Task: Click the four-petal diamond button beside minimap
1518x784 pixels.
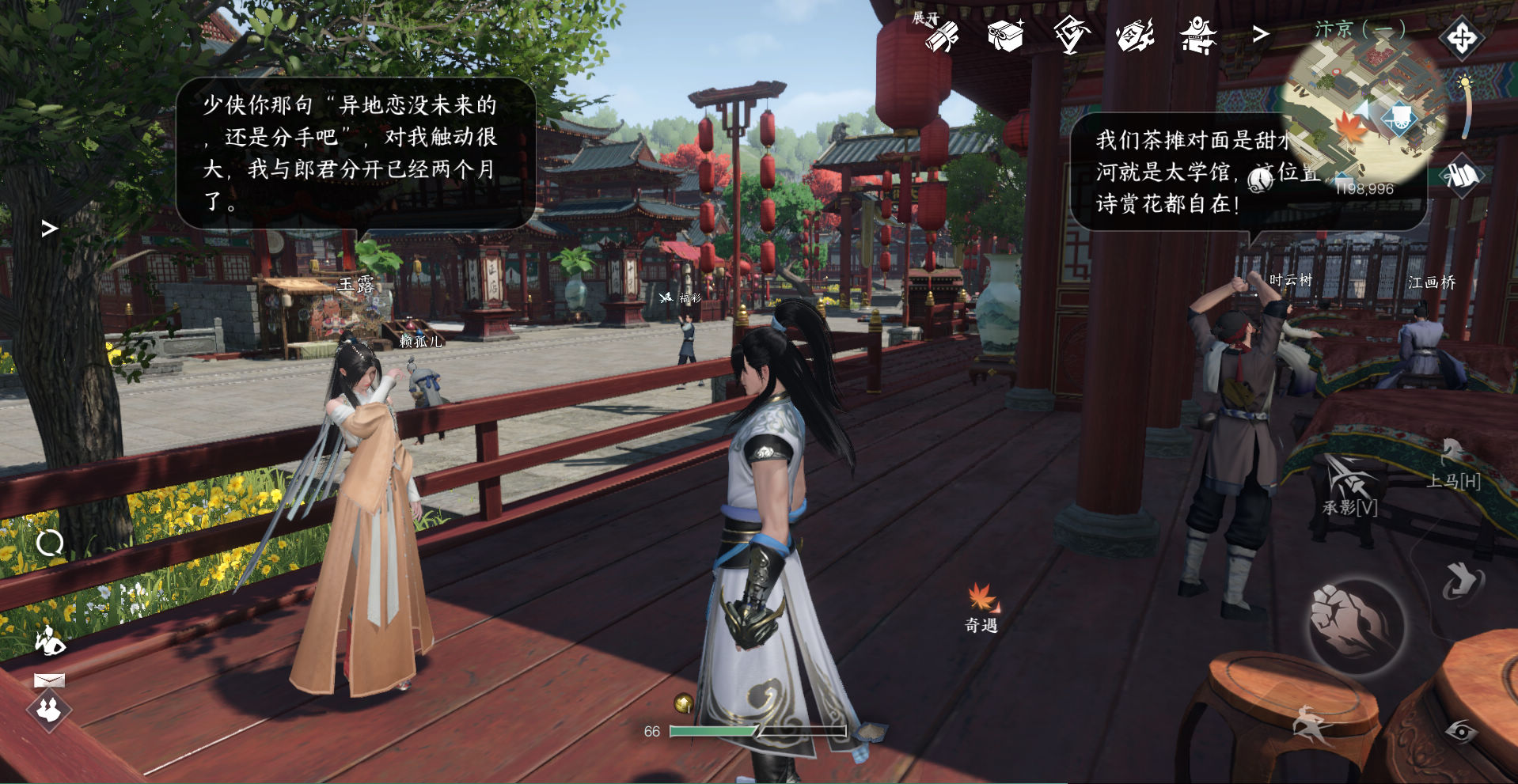Action: [x=1461, y=37]
